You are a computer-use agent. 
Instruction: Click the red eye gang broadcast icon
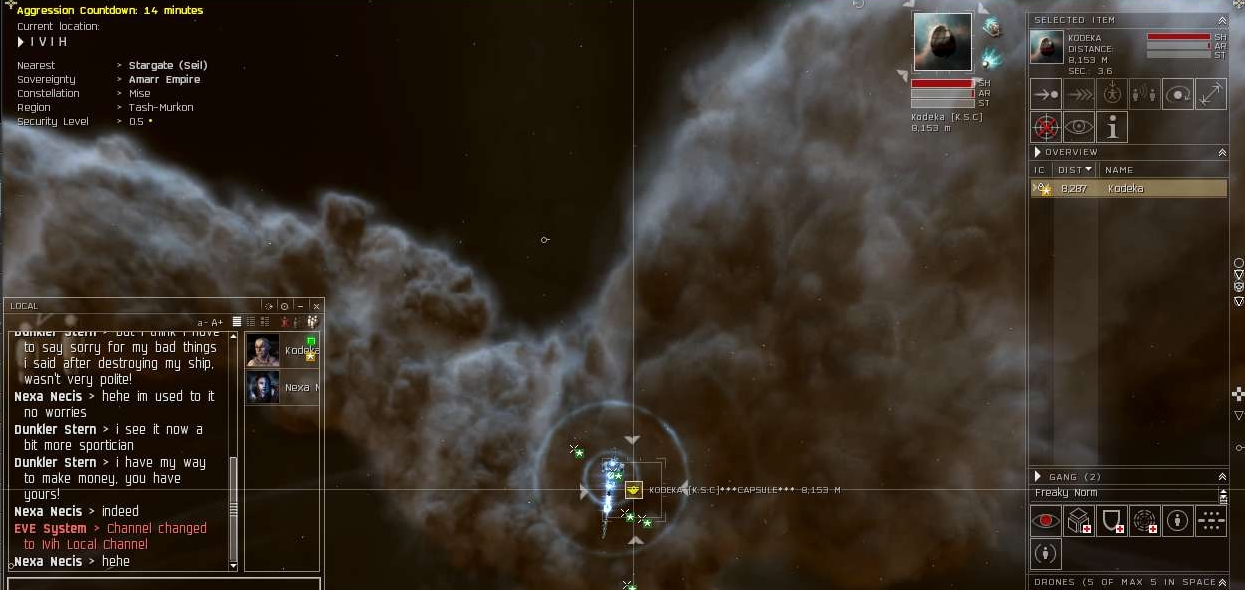click(x=1046, y=521)
